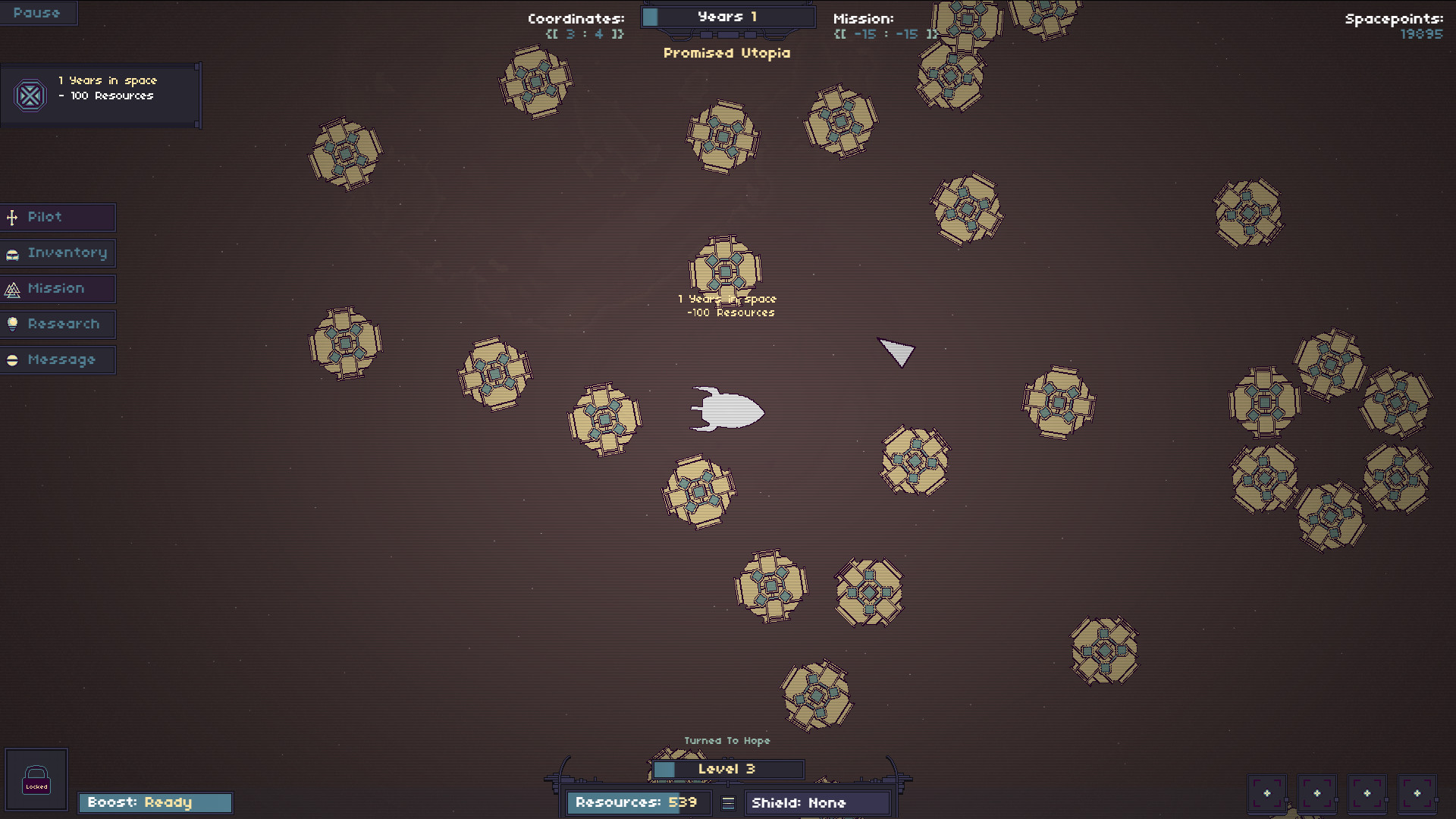Click the event icon on the top-left notification
The height and width of the screenshot is (819, 1456).
[30, 96]
